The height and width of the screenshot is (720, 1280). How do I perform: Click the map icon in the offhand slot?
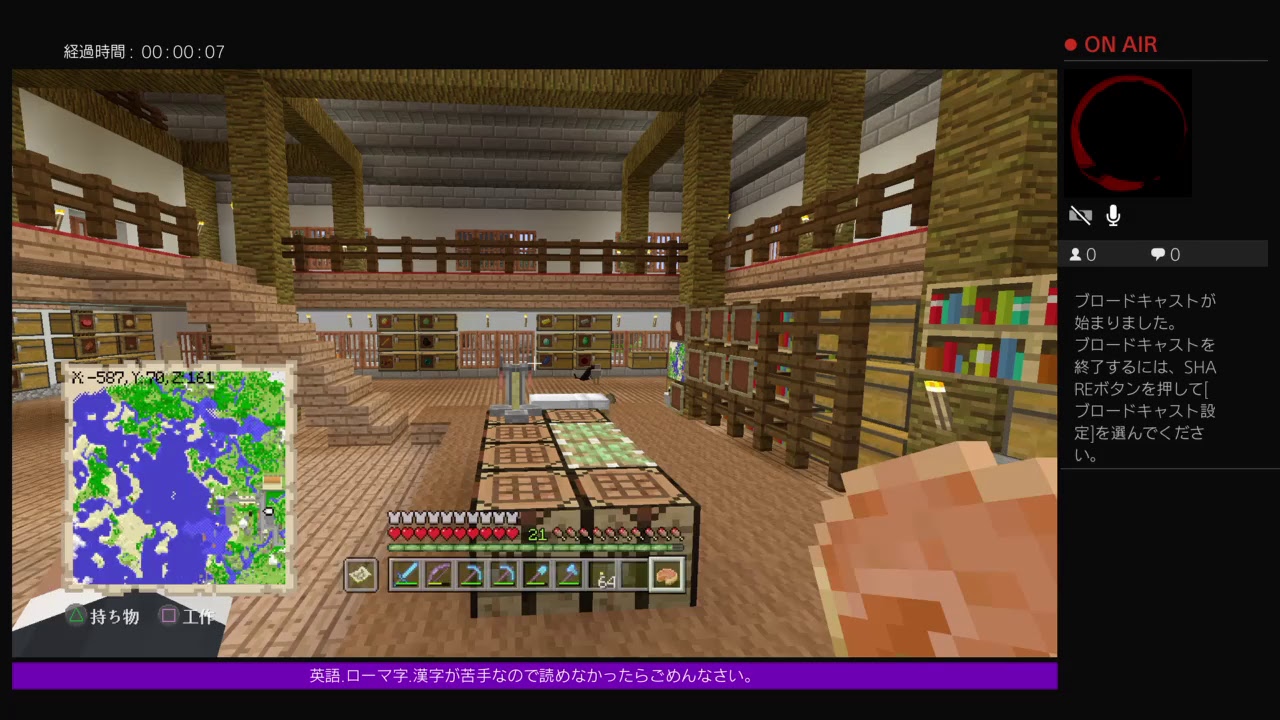(360, 573)
